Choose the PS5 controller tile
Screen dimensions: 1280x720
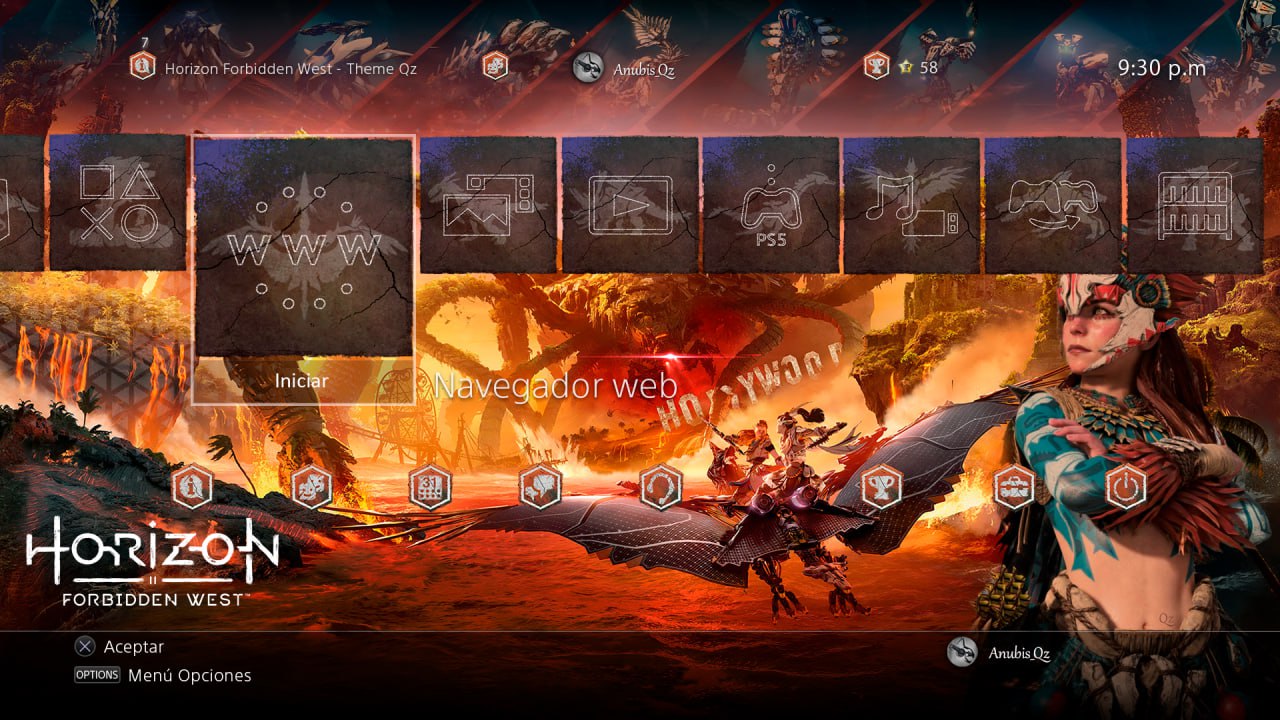pyautogui.click(x=771, y=205)
